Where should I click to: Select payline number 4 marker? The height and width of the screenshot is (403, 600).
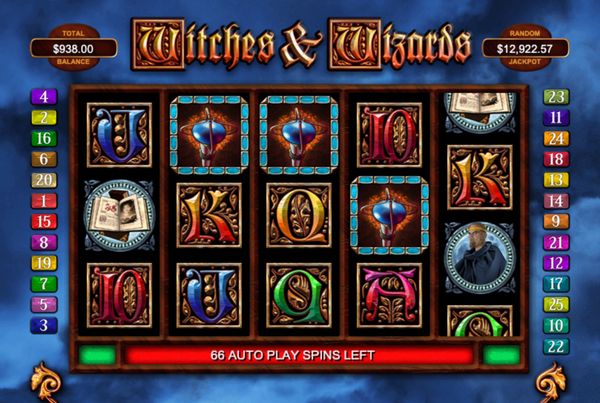(x=44, y=97)
